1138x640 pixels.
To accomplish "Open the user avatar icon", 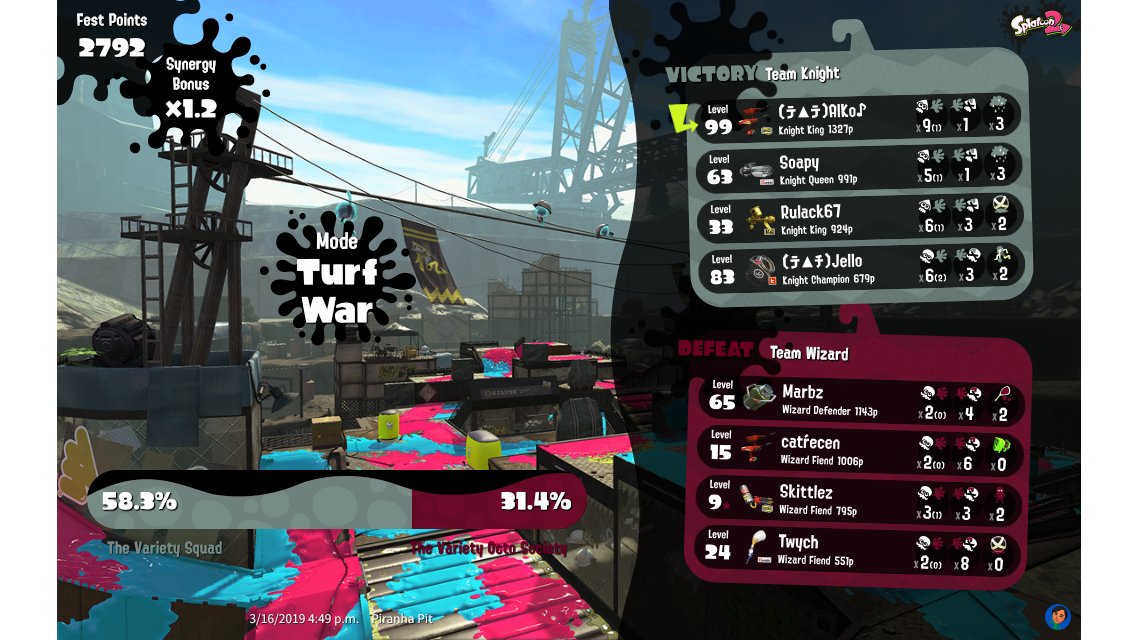I will click(x=1057, y=616).
